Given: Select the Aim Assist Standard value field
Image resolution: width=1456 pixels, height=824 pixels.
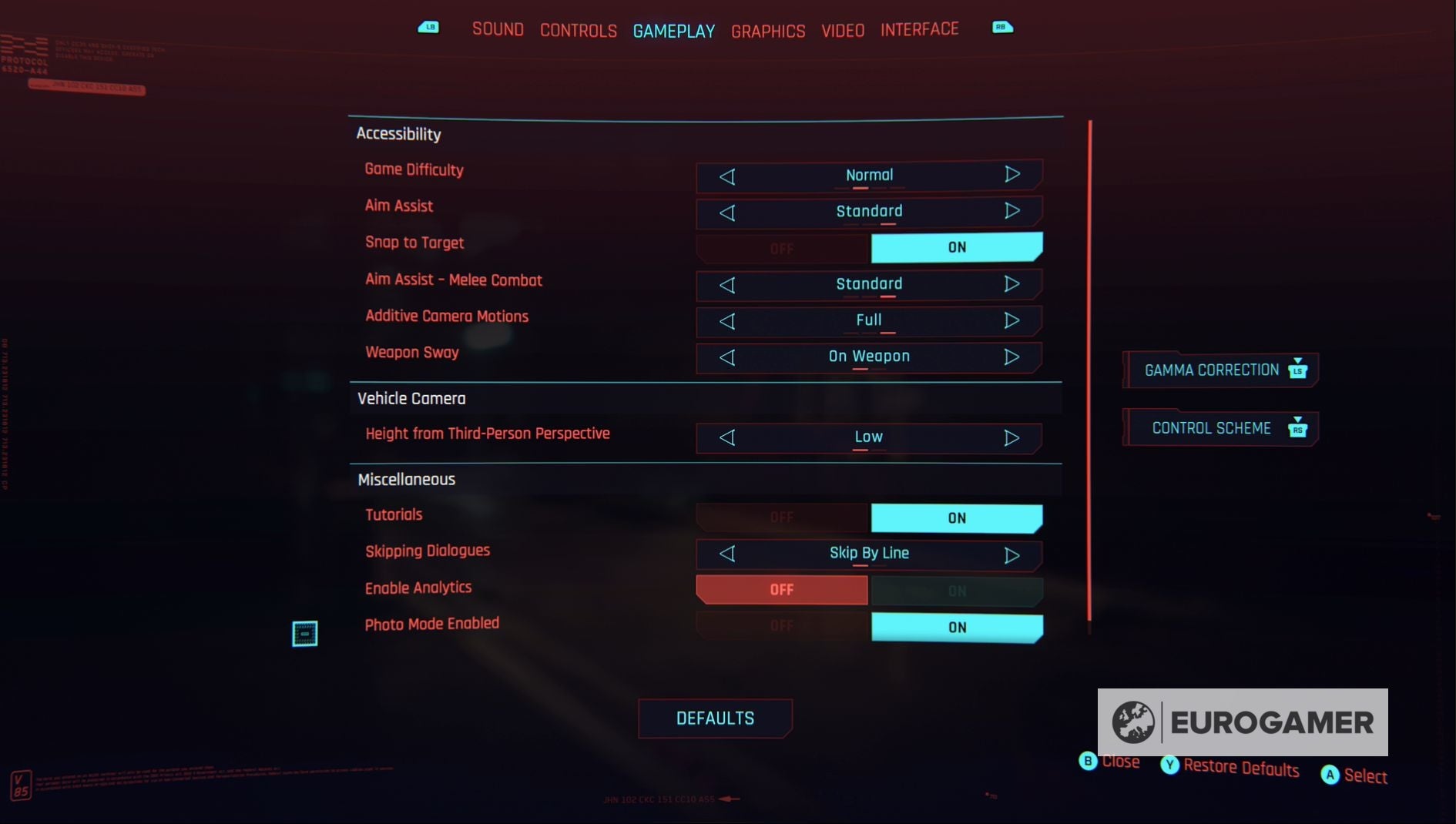Looking at the screenshot, I should 868,211.
